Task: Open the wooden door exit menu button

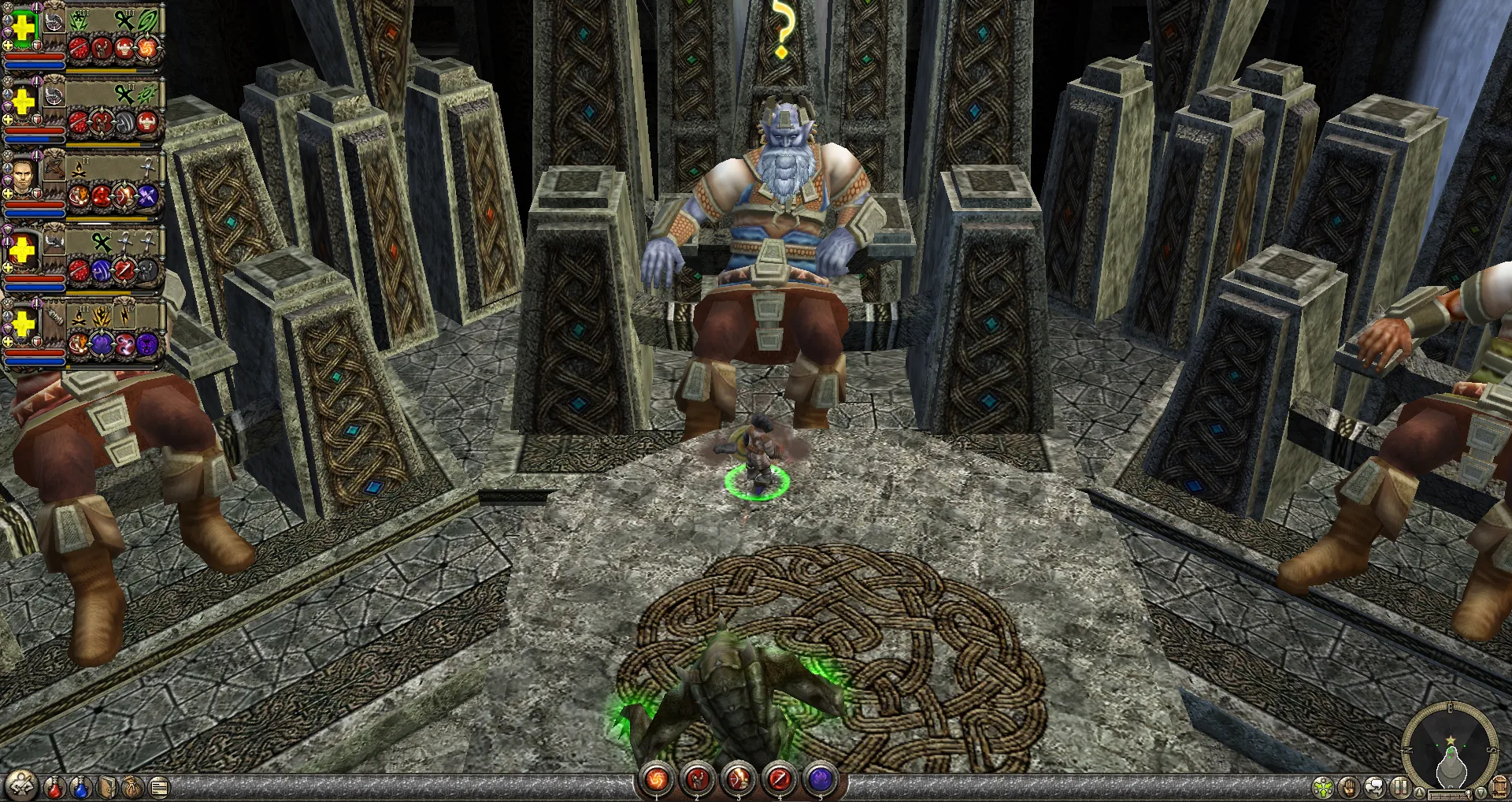Action: [x=1500, y=786]
